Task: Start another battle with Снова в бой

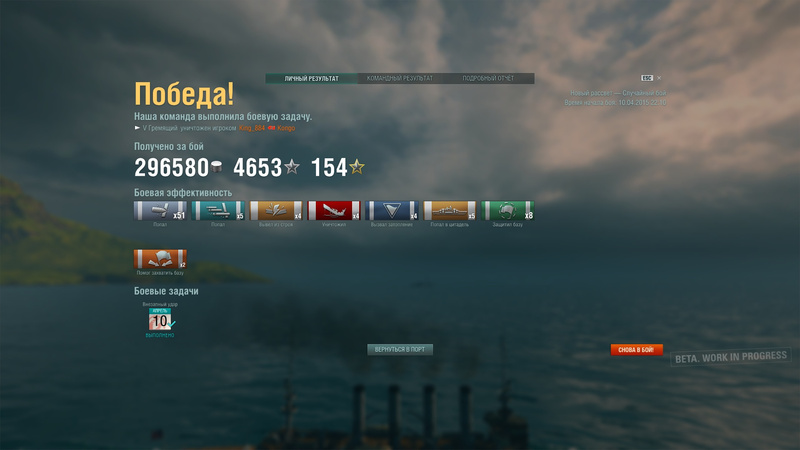Action: pyautogui.click(x=637, y=349)
